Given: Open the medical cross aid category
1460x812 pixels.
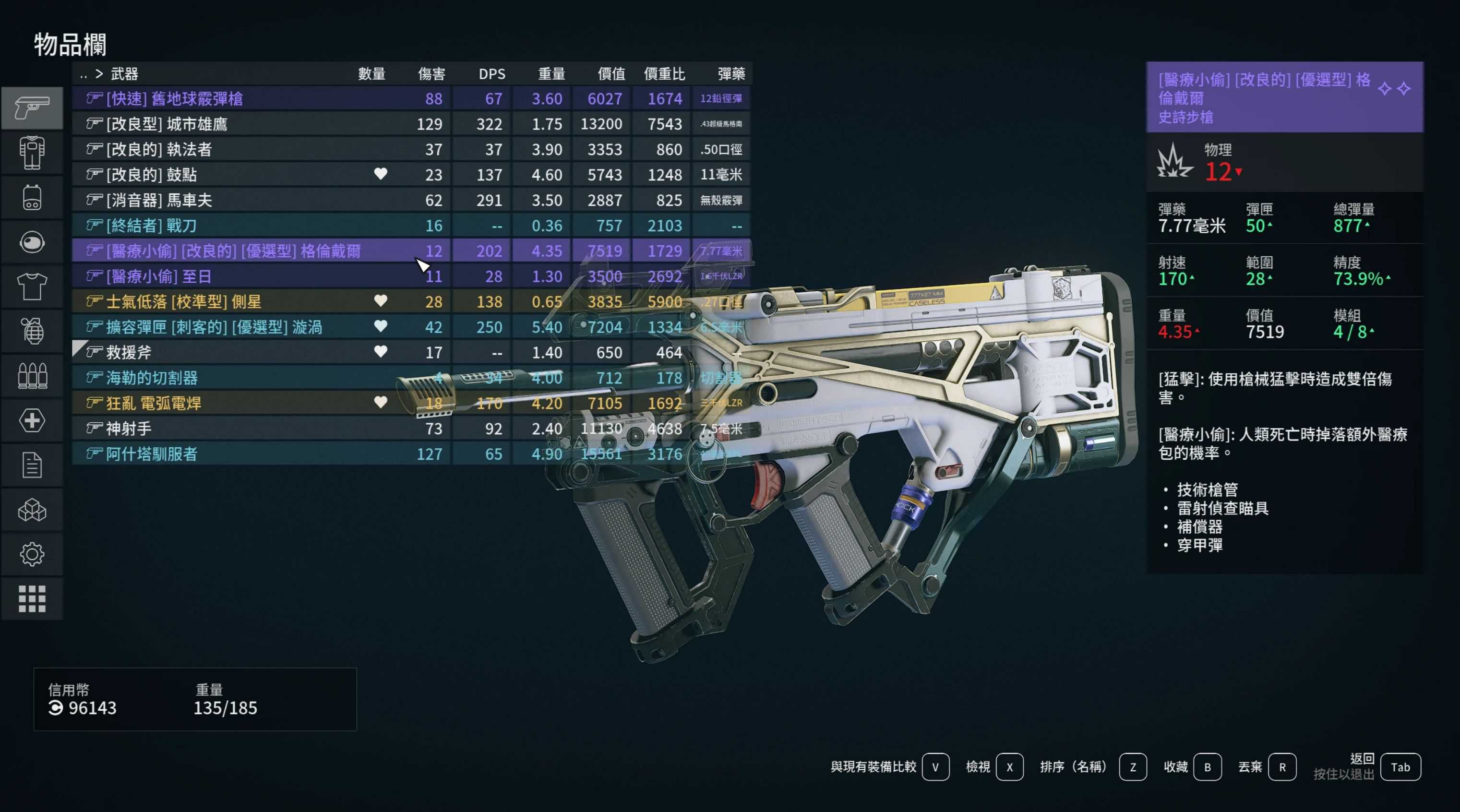Looking at the screenshot, I should coord(32,420).
